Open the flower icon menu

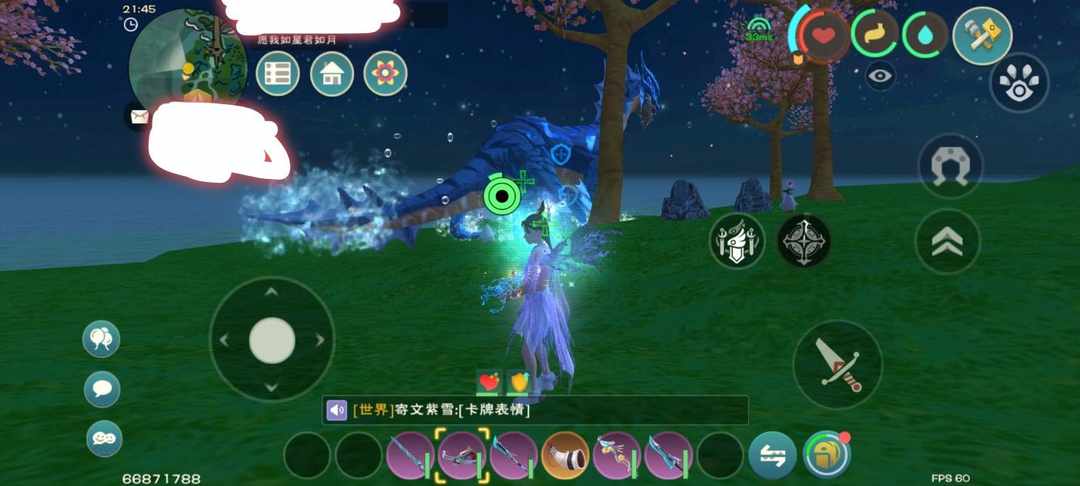coord(385,74)
